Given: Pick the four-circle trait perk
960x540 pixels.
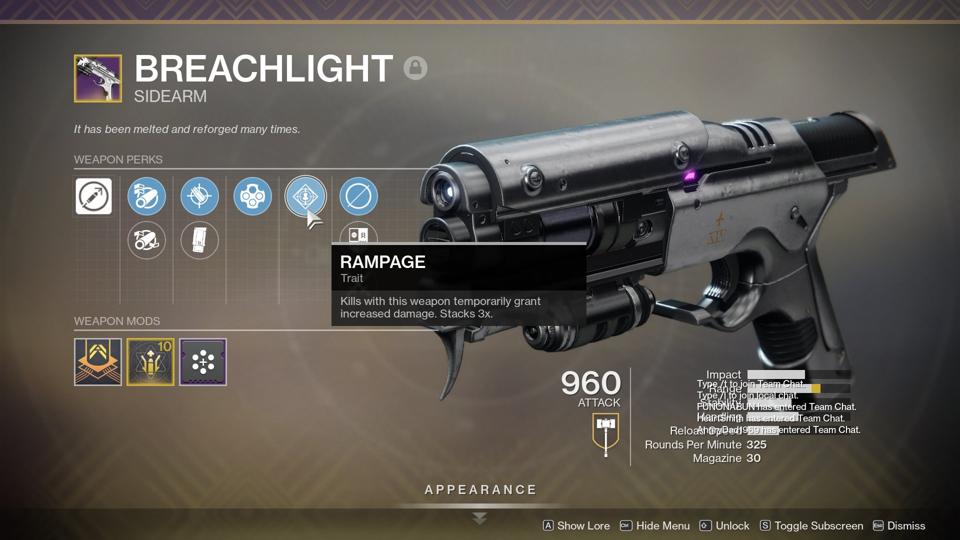Looking at the screenshot, I should pyautogui.click(x=252, y=196).
